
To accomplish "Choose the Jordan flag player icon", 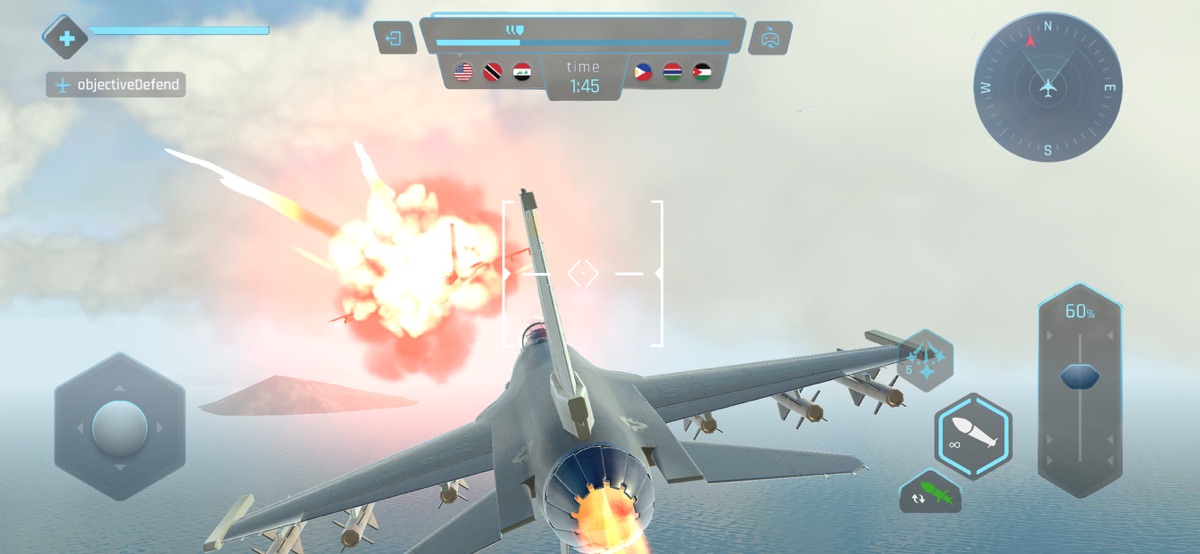I will pyautogui.click(x=702, y=72).
